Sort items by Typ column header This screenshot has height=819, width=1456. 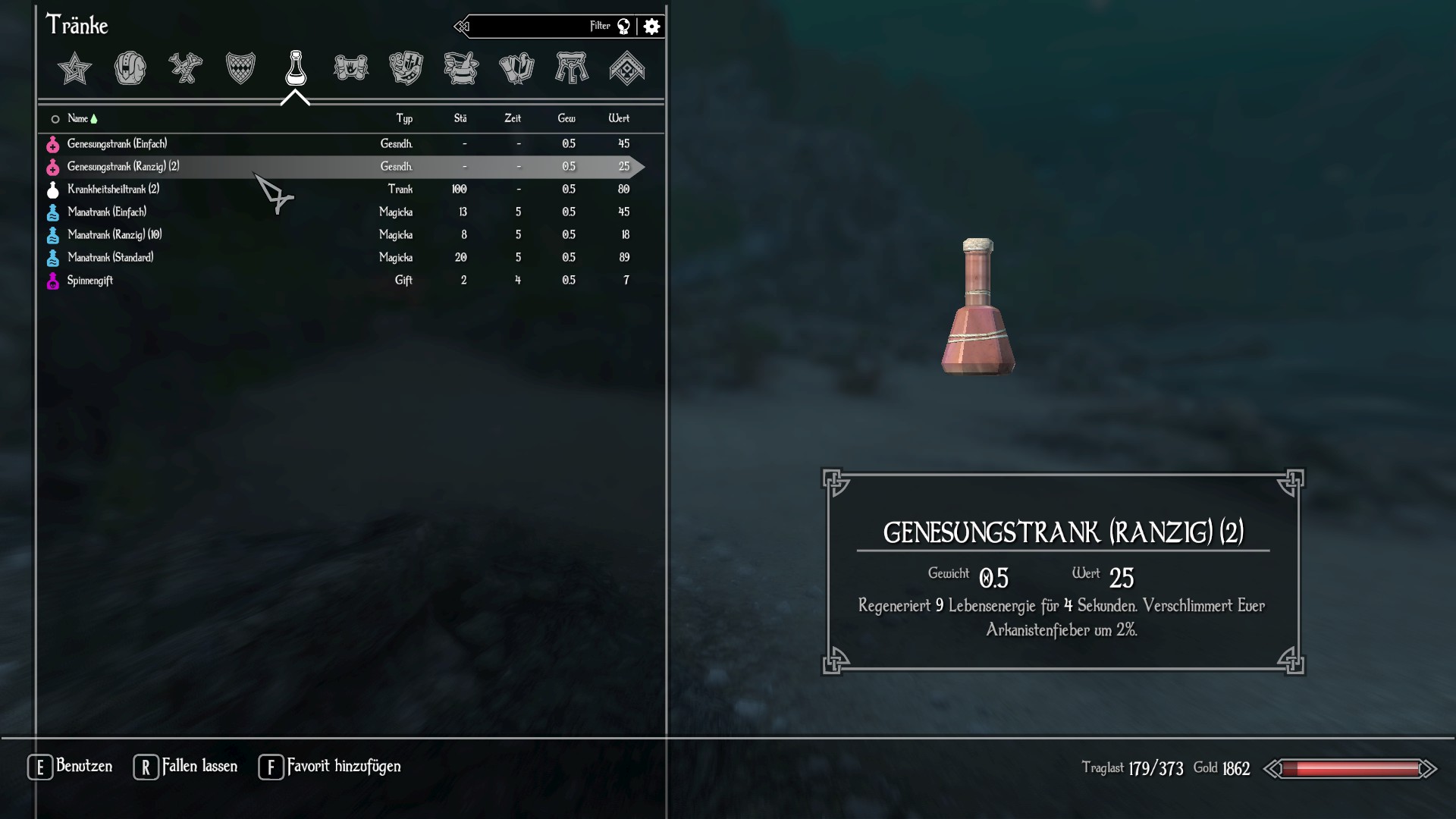pos(404,119)
